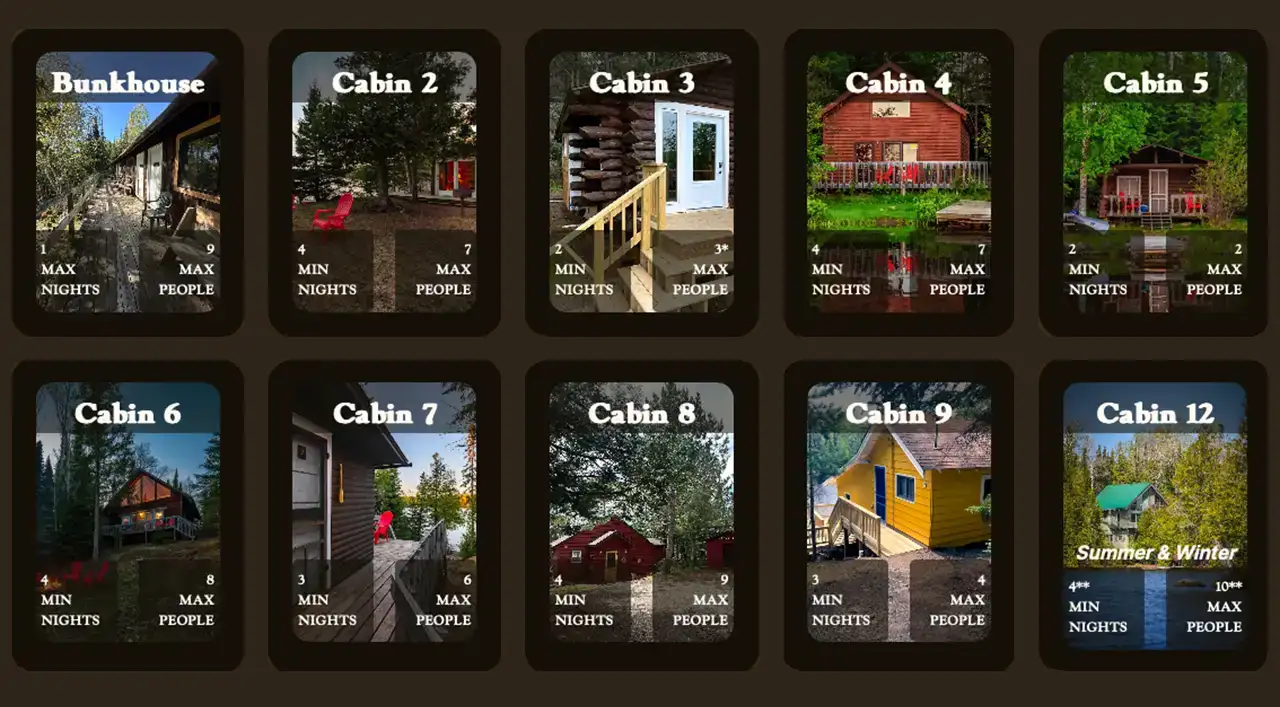This screenshot has height=707, width=1280.
Task: Open the Cabin 6 card
Action: (127, 512)
